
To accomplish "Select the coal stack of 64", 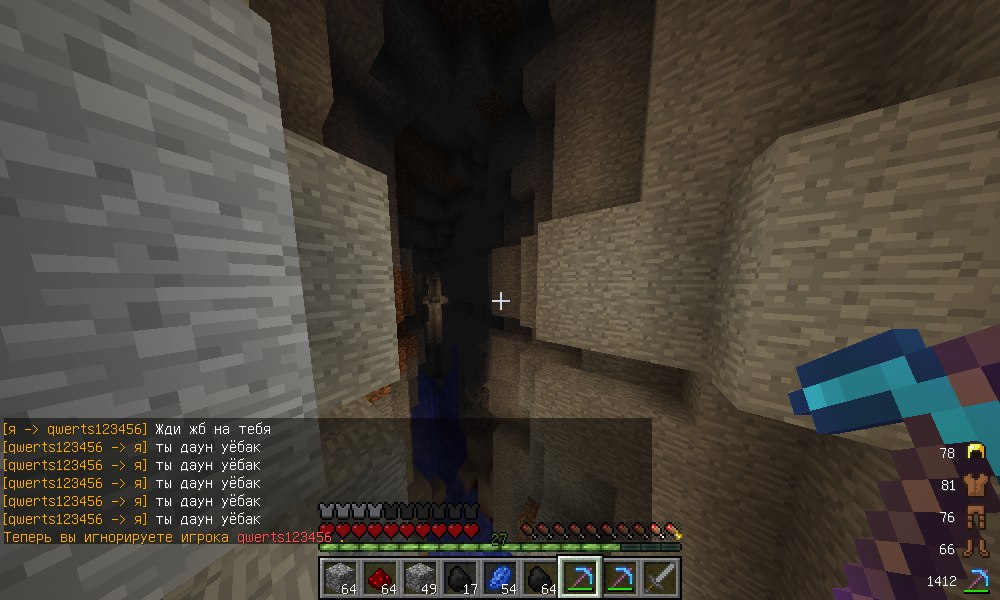I will (x=539, y=578).
